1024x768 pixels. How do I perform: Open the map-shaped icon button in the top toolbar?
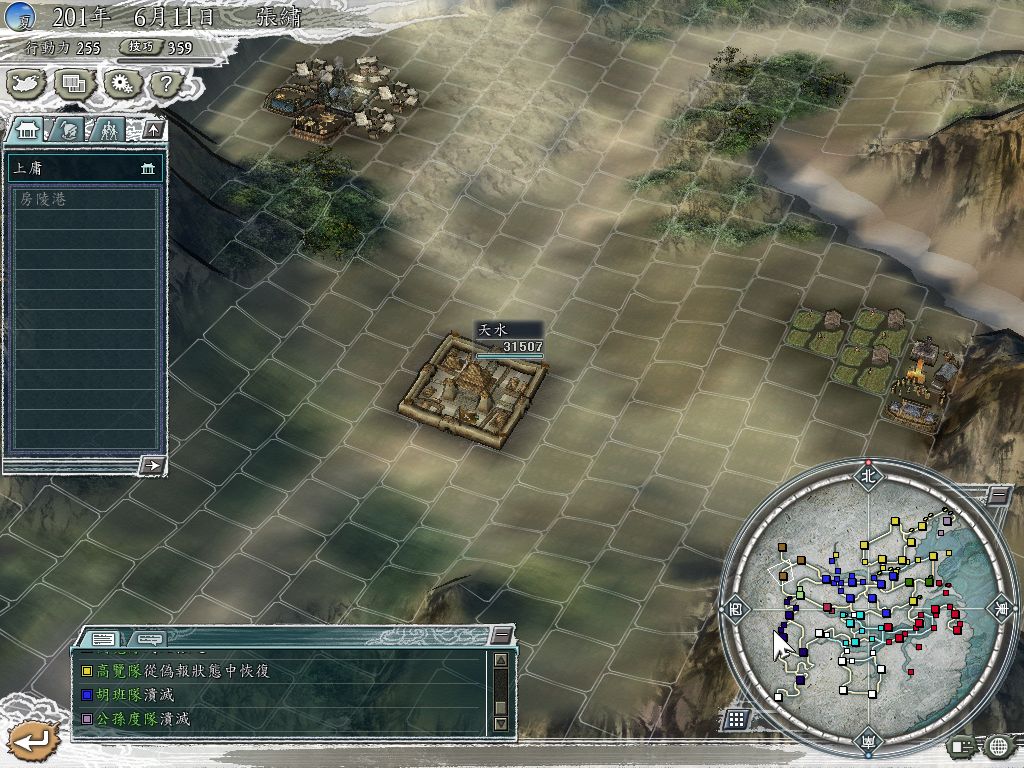pyautogui.click(x=27, y=84)
